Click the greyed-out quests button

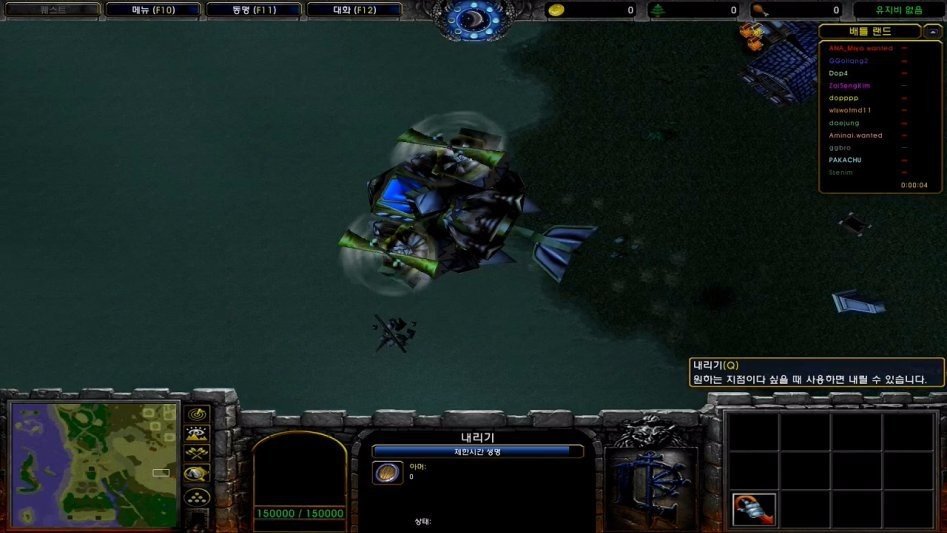coord(51,10)
